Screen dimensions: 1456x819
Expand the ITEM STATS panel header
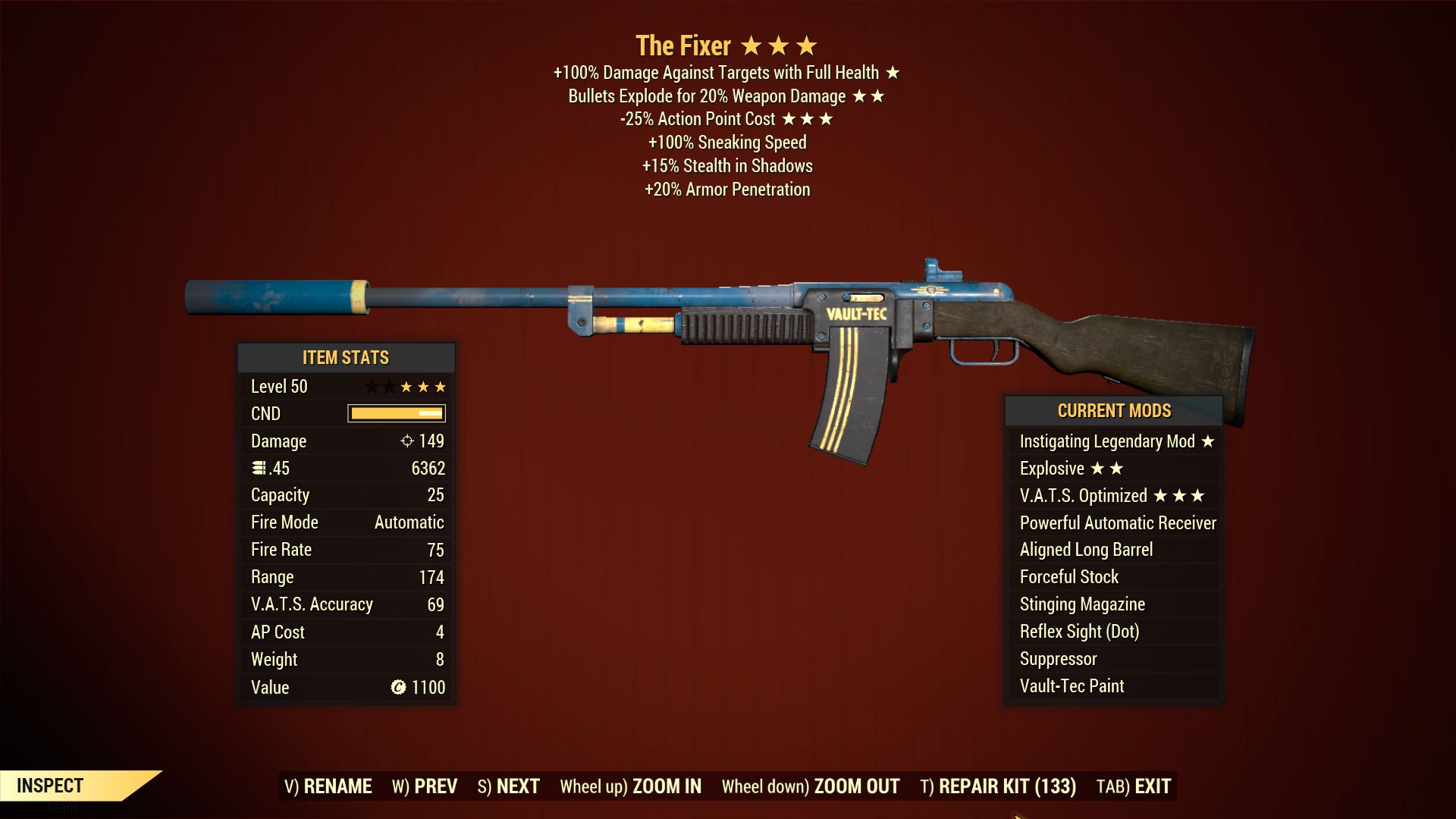[347, 357]
